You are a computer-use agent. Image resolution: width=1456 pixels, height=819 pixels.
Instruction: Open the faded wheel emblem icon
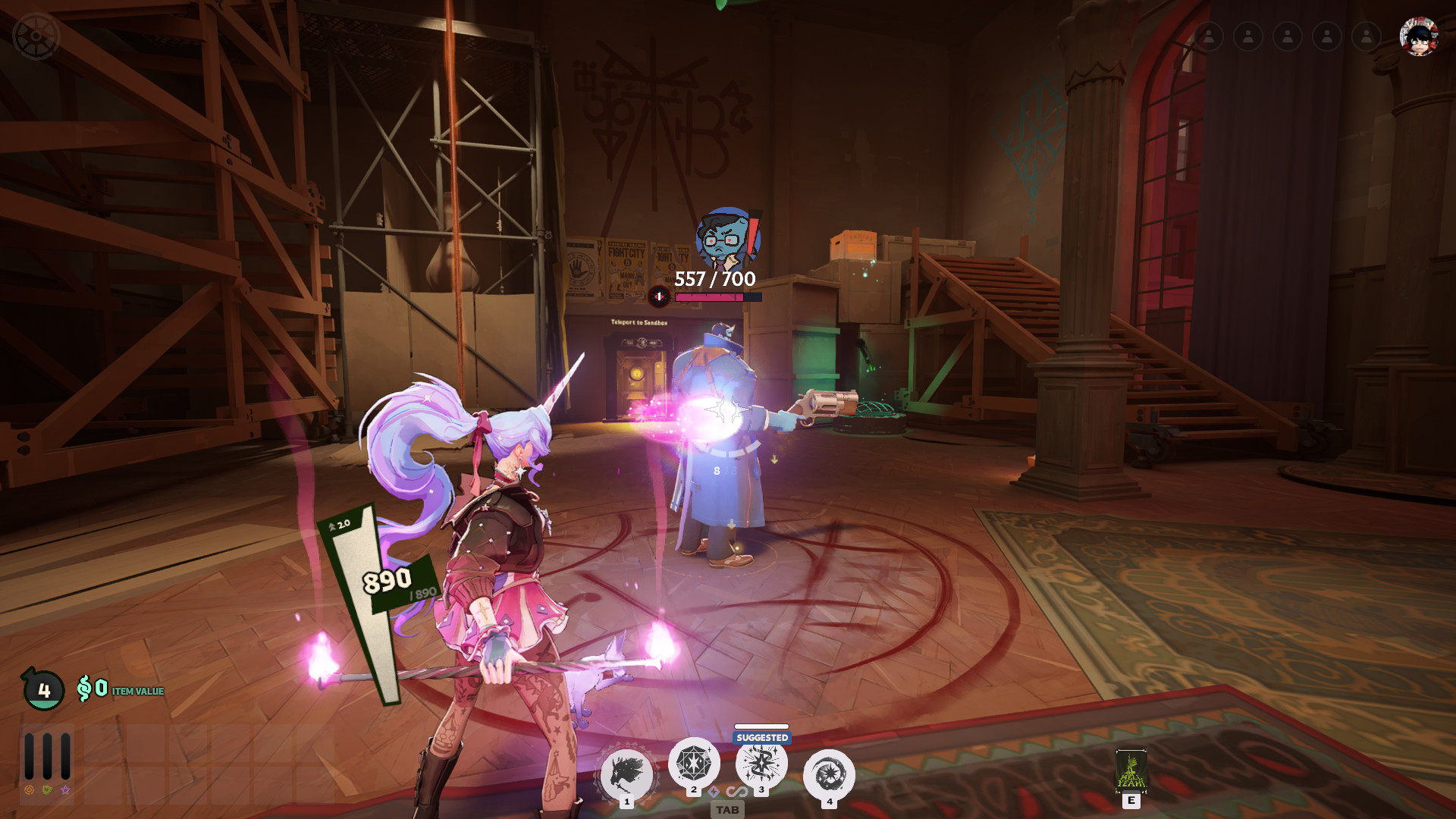(x=36, y=36)
